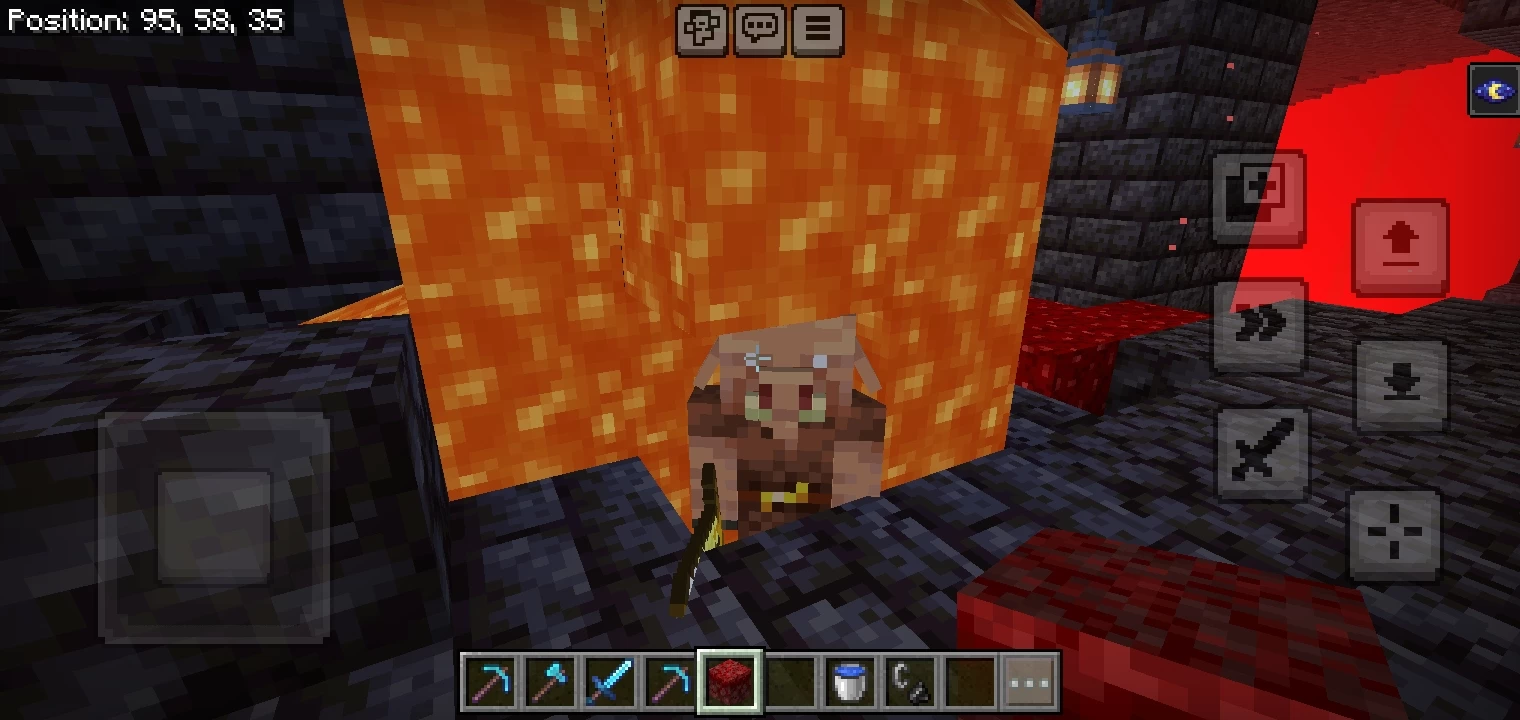
Task: Tap the crosshair-shaped touch button
Action: click(1394, 533)
